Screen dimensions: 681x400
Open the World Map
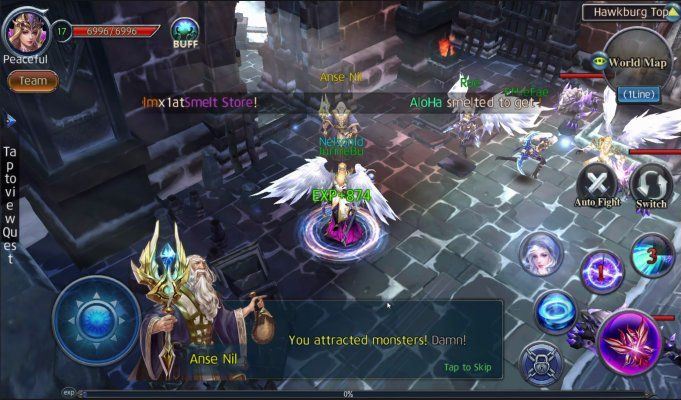[x=637, y=62]
